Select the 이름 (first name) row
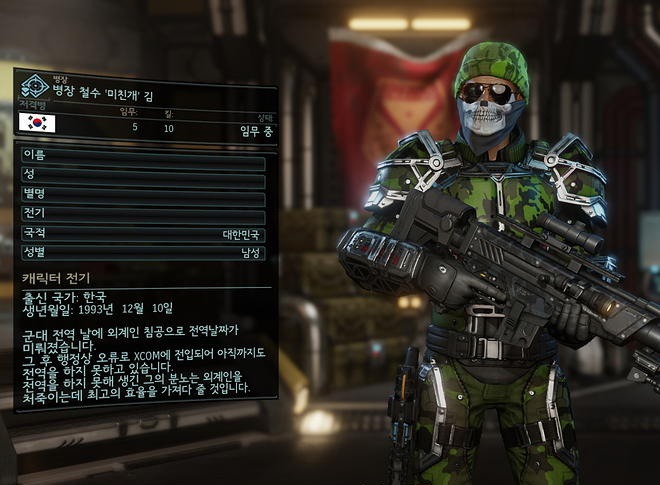Viewport: 660px width, 485px height. [142, 156]
